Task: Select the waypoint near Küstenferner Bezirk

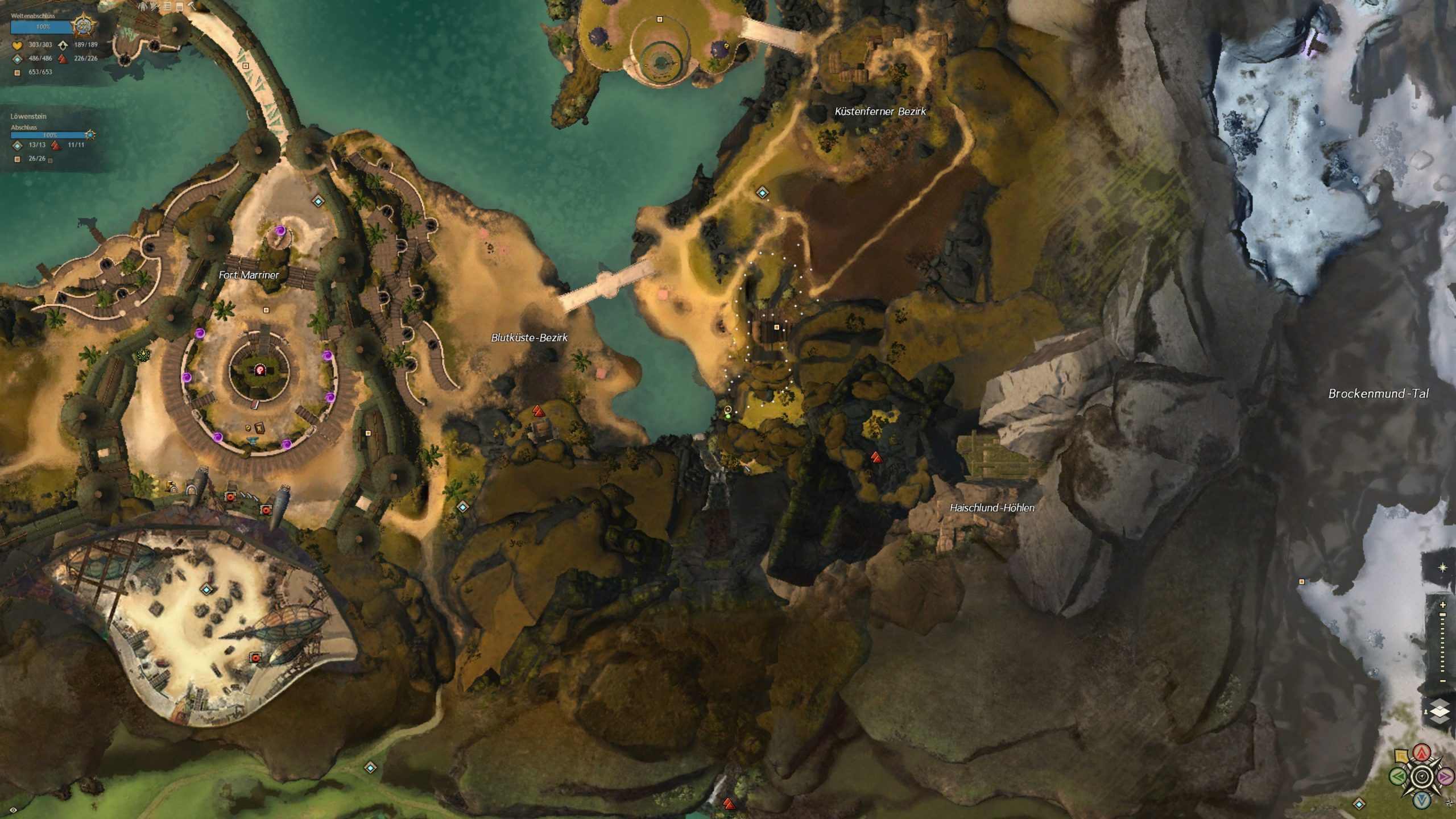Action: [762, 193]
